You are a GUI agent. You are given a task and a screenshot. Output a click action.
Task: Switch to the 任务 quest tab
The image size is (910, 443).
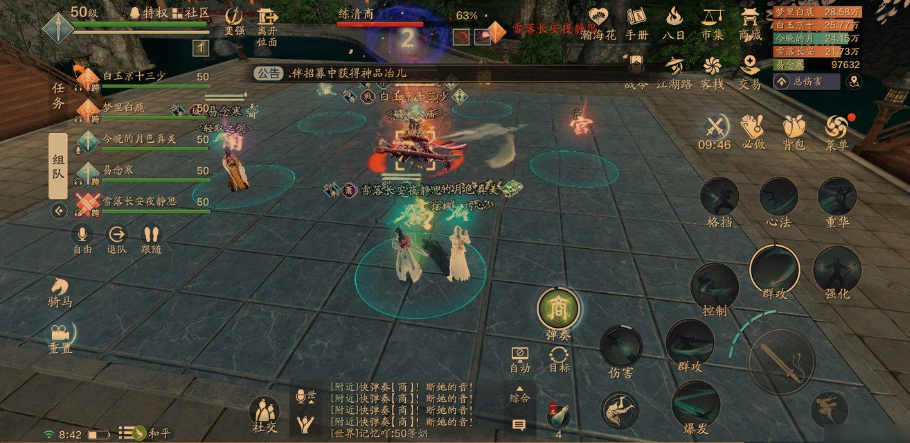[58, 95]
